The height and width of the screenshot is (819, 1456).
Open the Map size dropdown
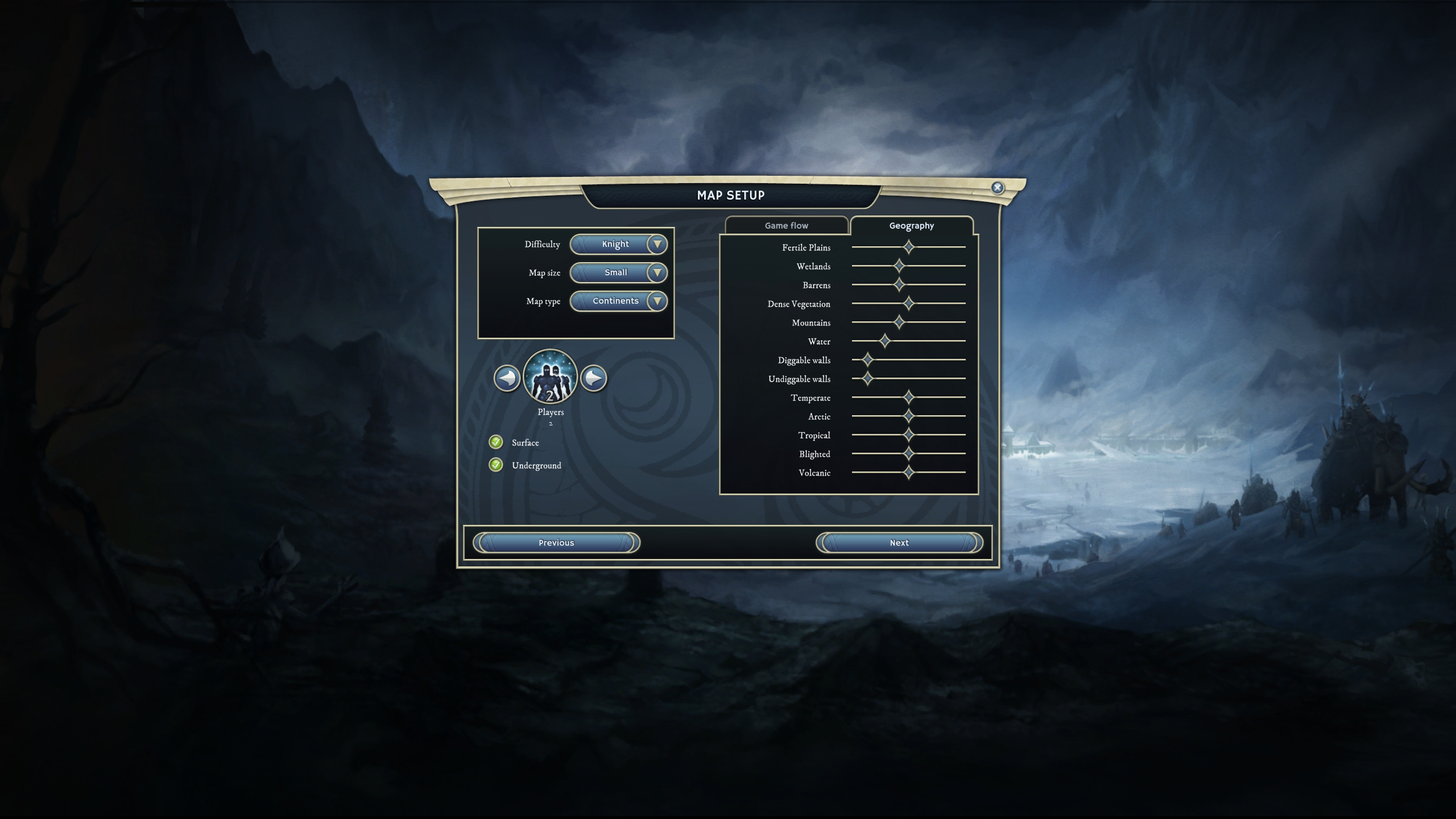[x=618, y=273]
